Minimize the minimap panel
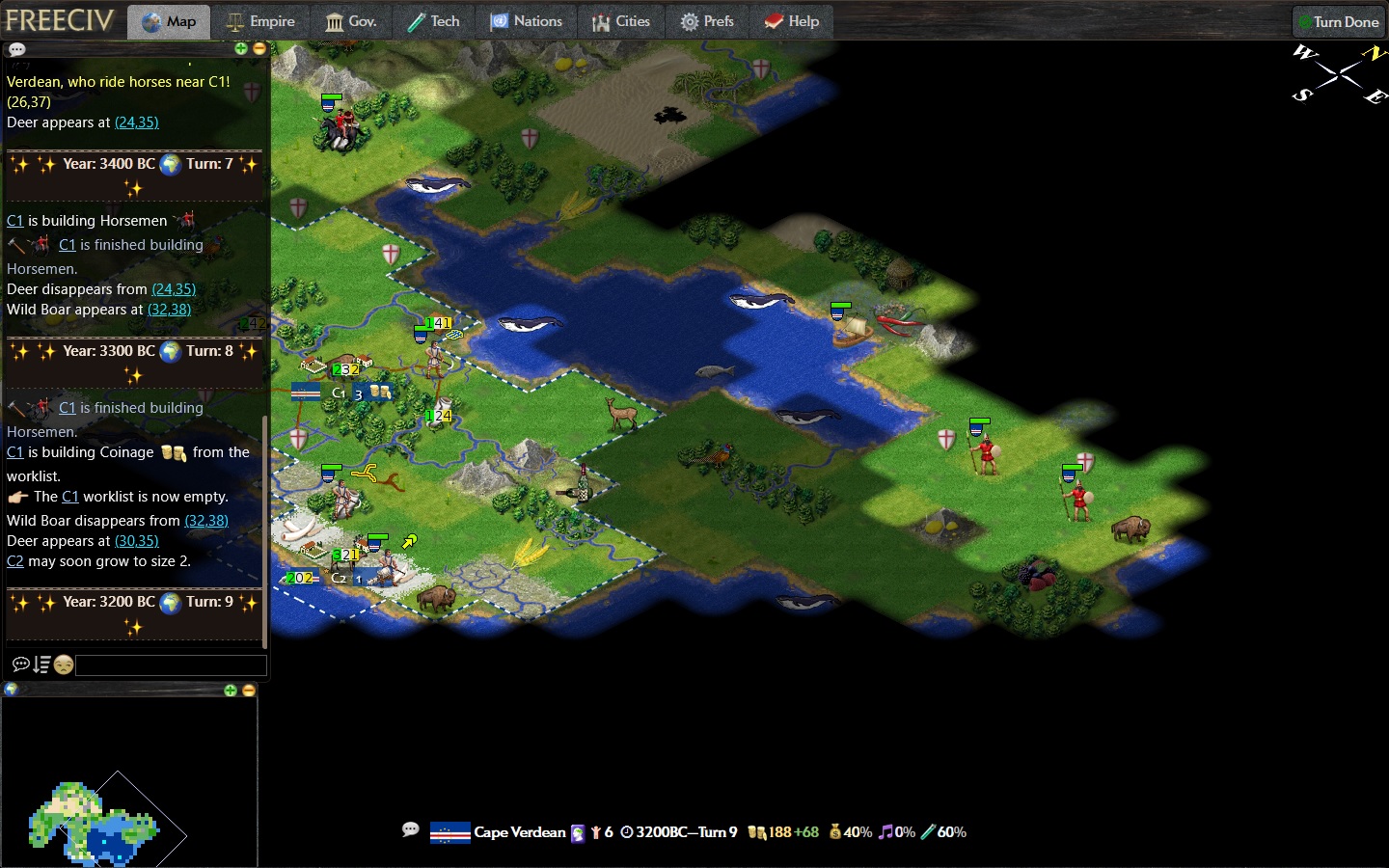The width and height of the screenshot is (1389, 868). [x=249, y=691]
